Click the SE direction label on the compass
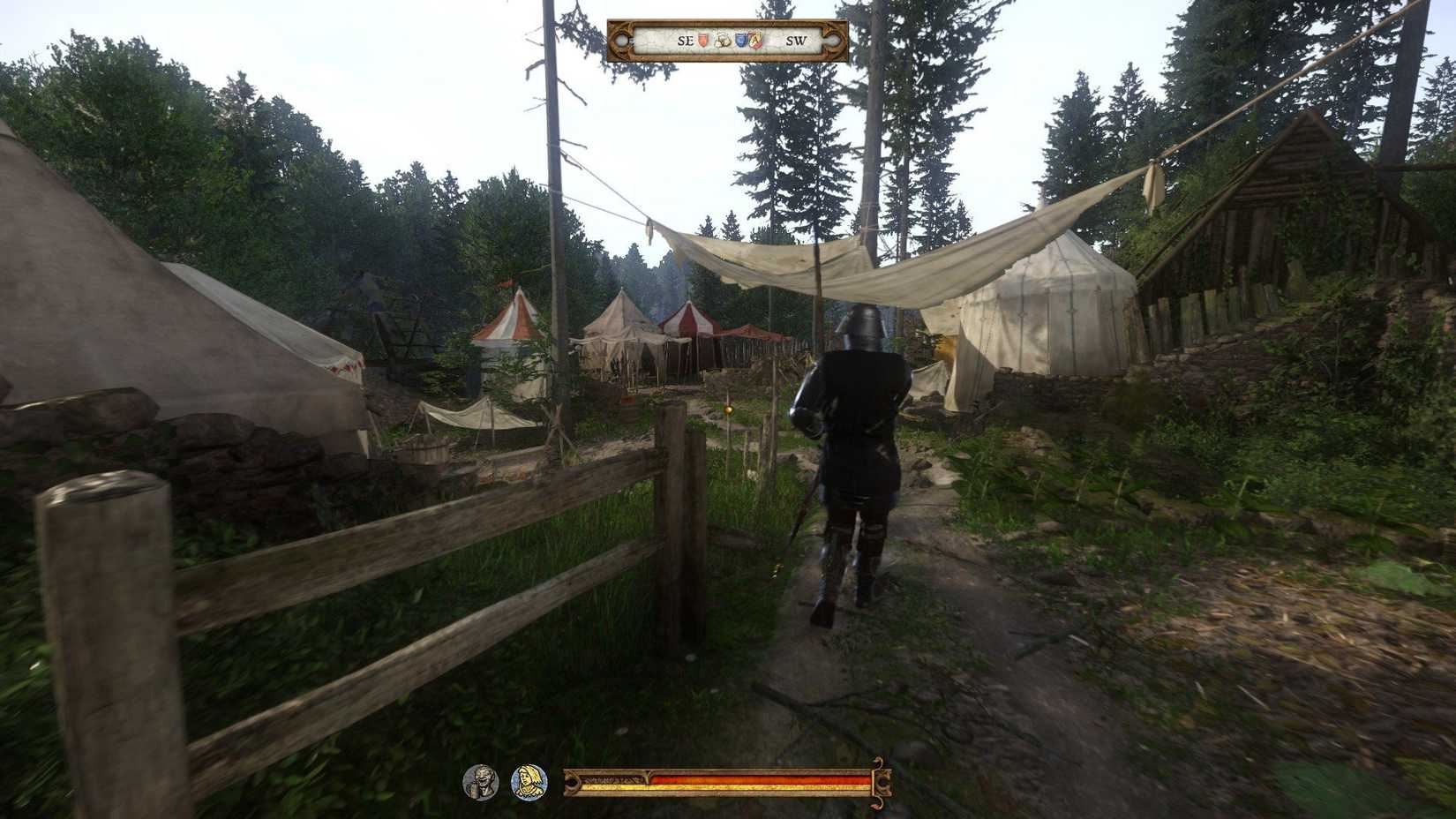The height and width of the screenshot is (819, 1456). coord(686,40)
